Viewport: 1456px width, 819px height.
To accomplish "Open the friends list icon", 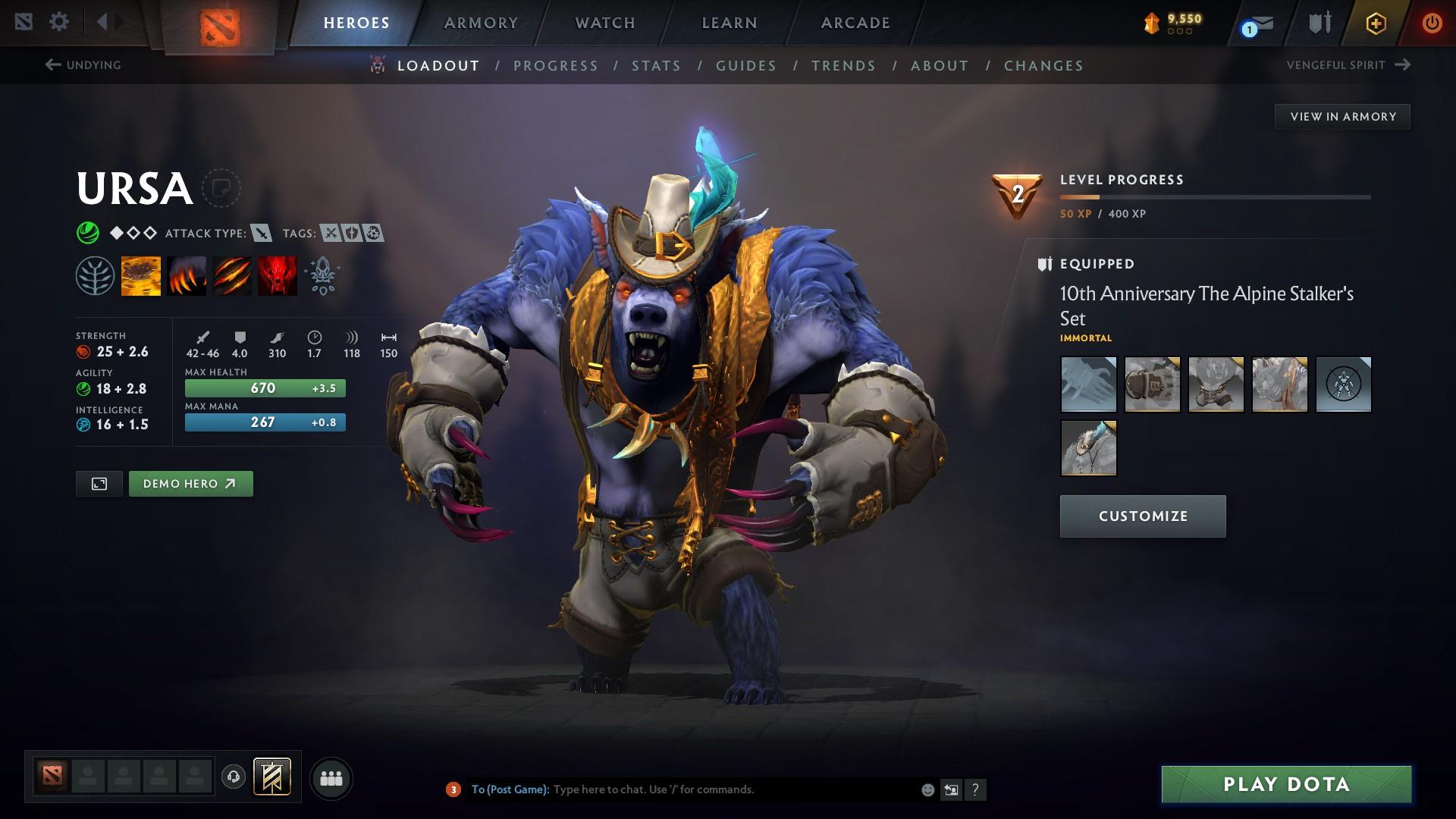I will pos(330,777).
